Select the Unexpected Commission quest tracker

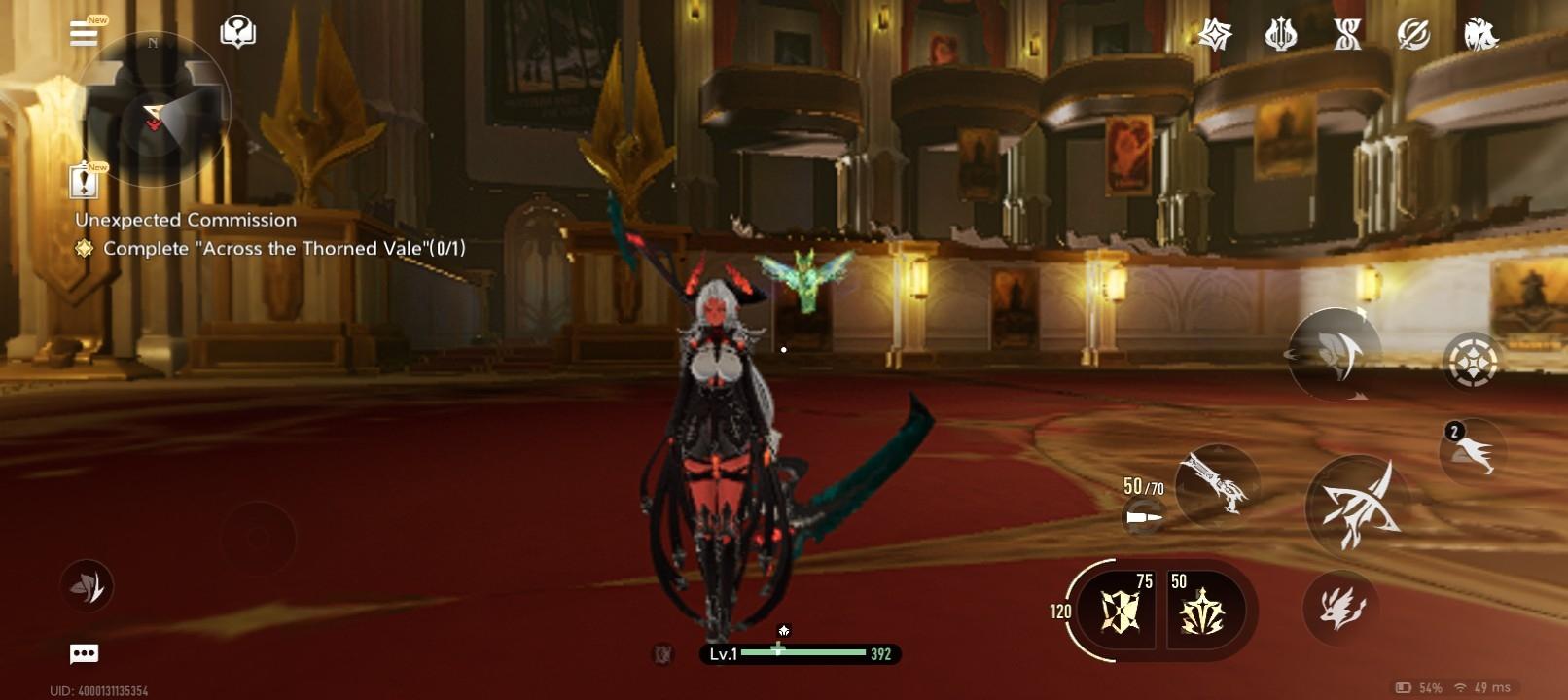186,221
